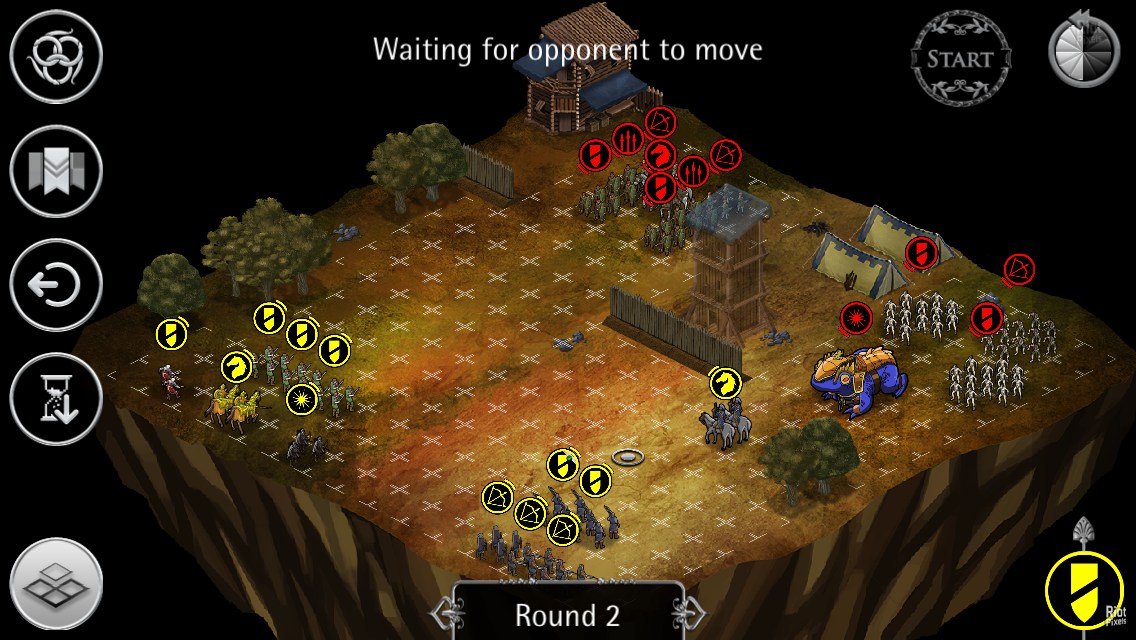Viewport: 1136px width, 640px height.
Task: Click the hourglass end-turn button
Action: (x=57, y=399)
